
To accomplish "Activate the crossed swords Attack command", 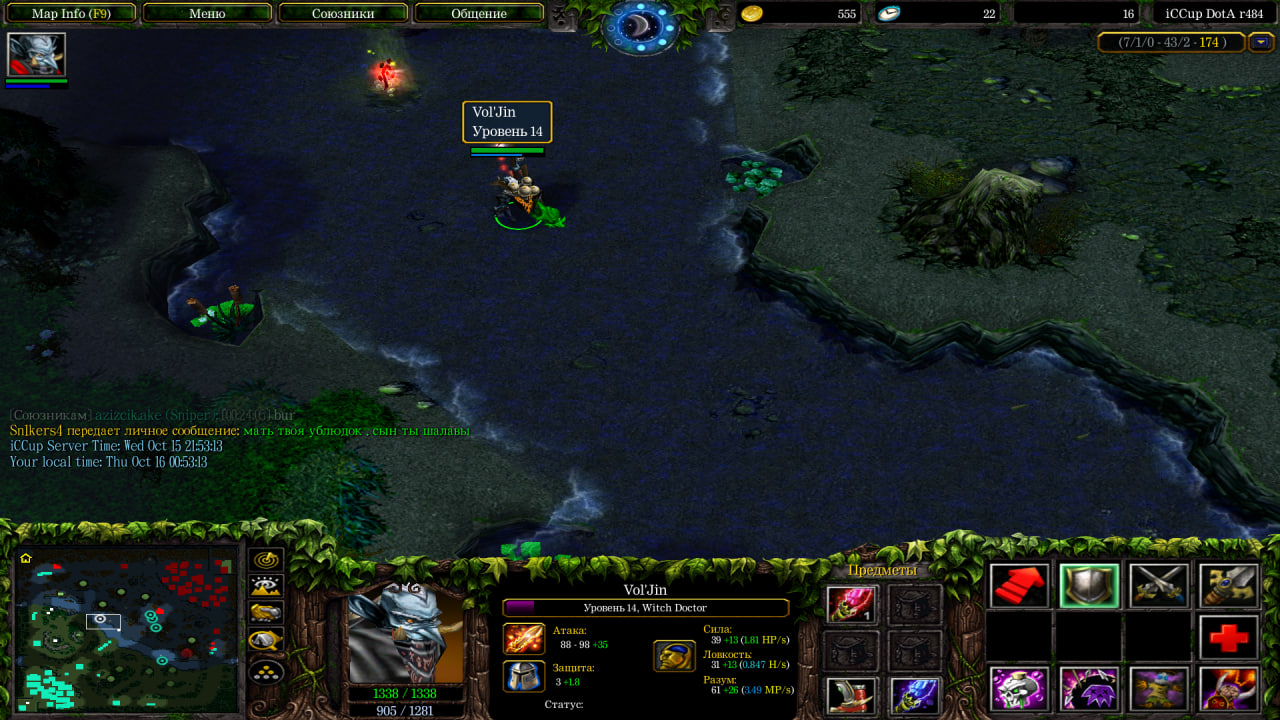I will [x=1159, y=586].
